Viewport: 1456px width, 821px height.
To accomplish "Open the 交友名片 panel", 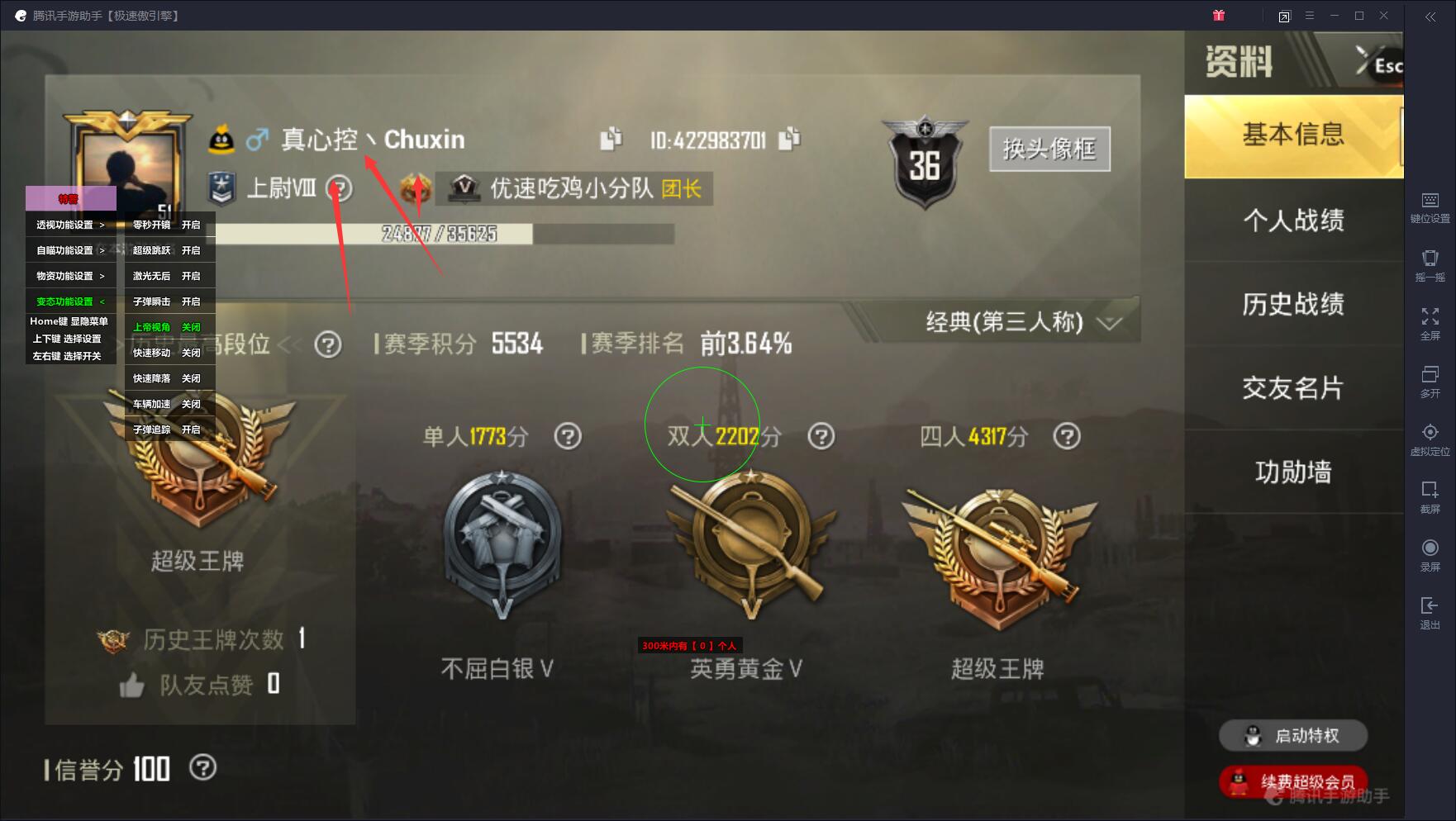I will click(1292, 388).
